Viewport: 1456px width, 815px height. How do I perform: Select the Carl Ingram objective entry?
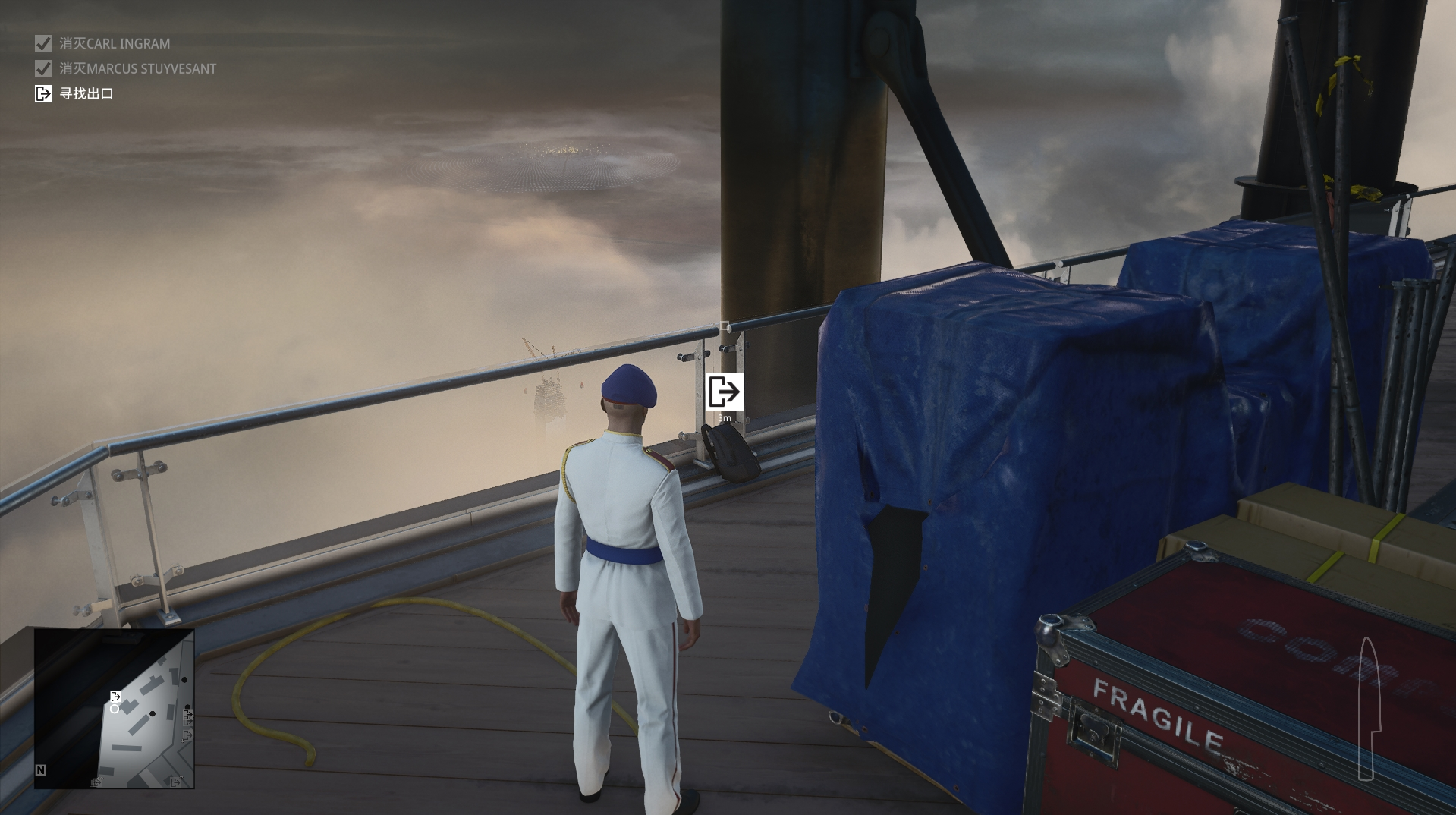[x=114, y=44]
